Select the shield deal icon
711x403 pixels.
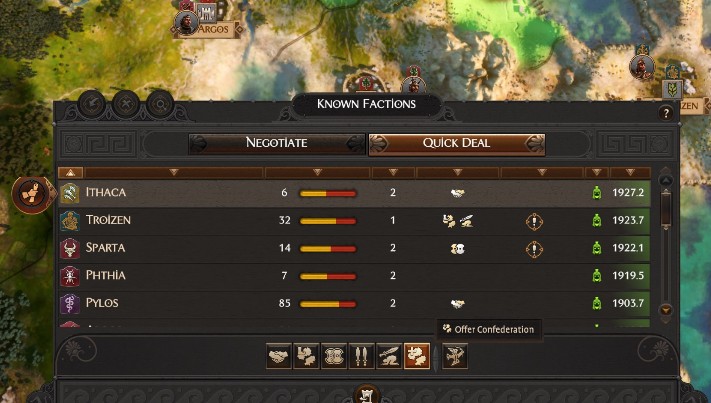[334, 356]
